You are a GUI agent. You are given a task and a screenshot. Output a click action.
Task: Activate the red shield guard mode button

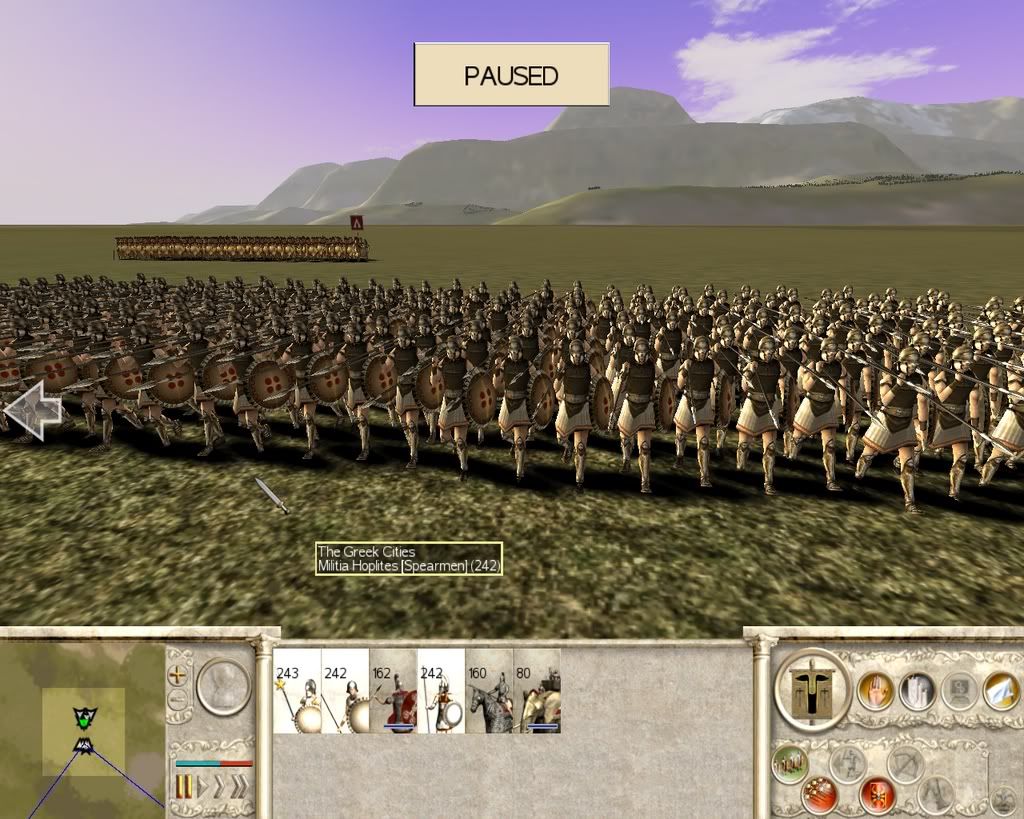click(x=877, y=795)
